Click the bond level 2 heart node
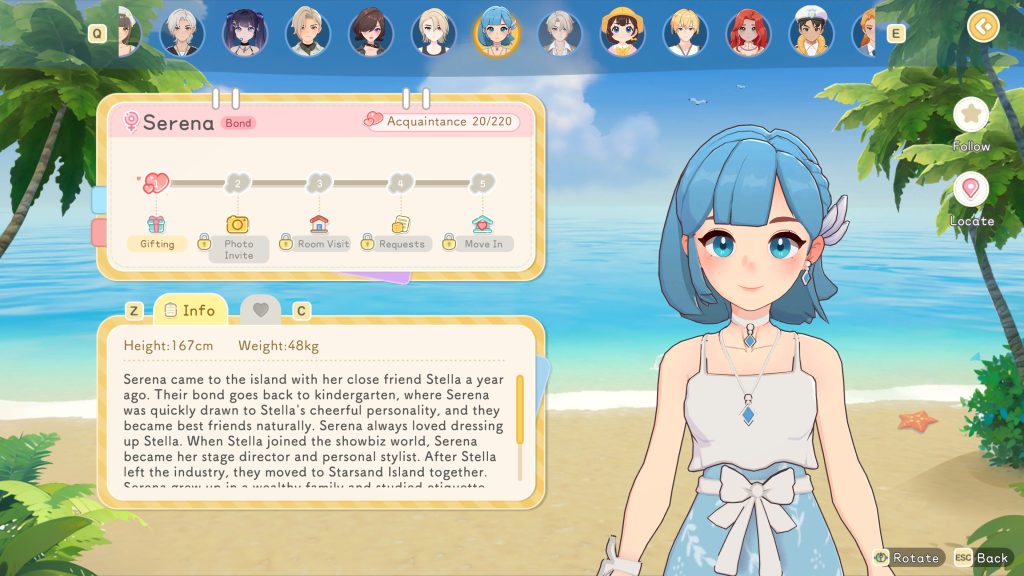Viewport: 1024px width, 576px height. click(x=237, y=183)
